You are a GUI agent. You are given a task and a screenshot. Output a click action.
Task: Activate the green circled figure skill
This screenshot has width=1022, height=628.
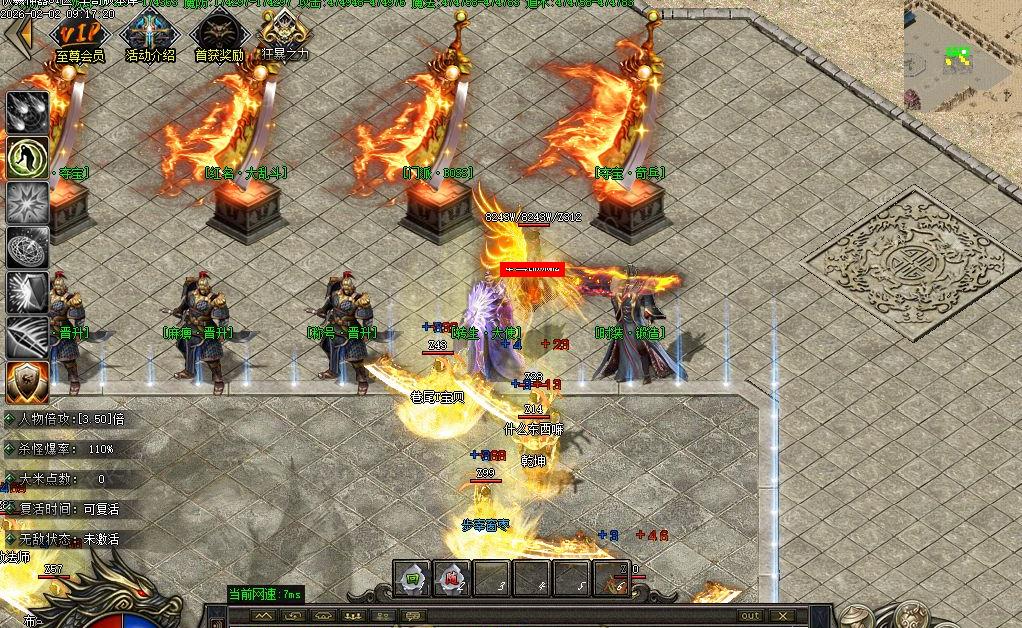tap(27, 156)
